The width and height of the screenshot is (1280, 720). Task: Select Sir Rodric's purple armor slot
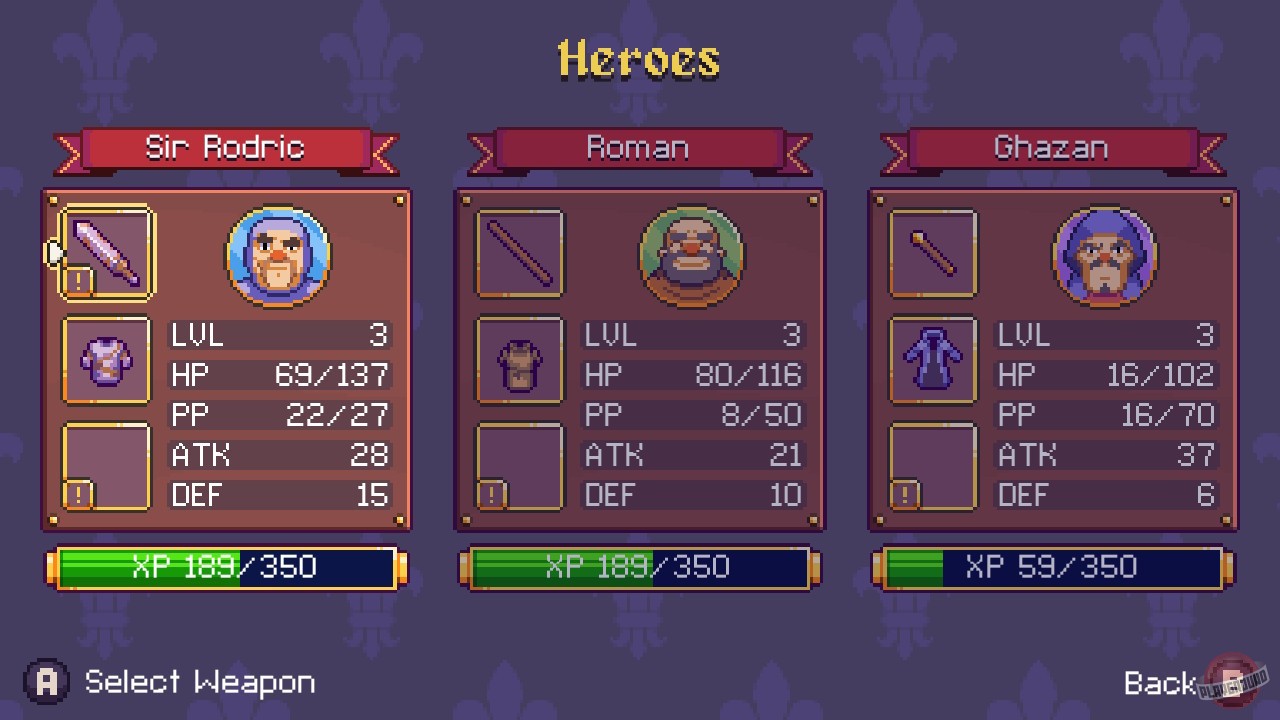click(105, 360)
